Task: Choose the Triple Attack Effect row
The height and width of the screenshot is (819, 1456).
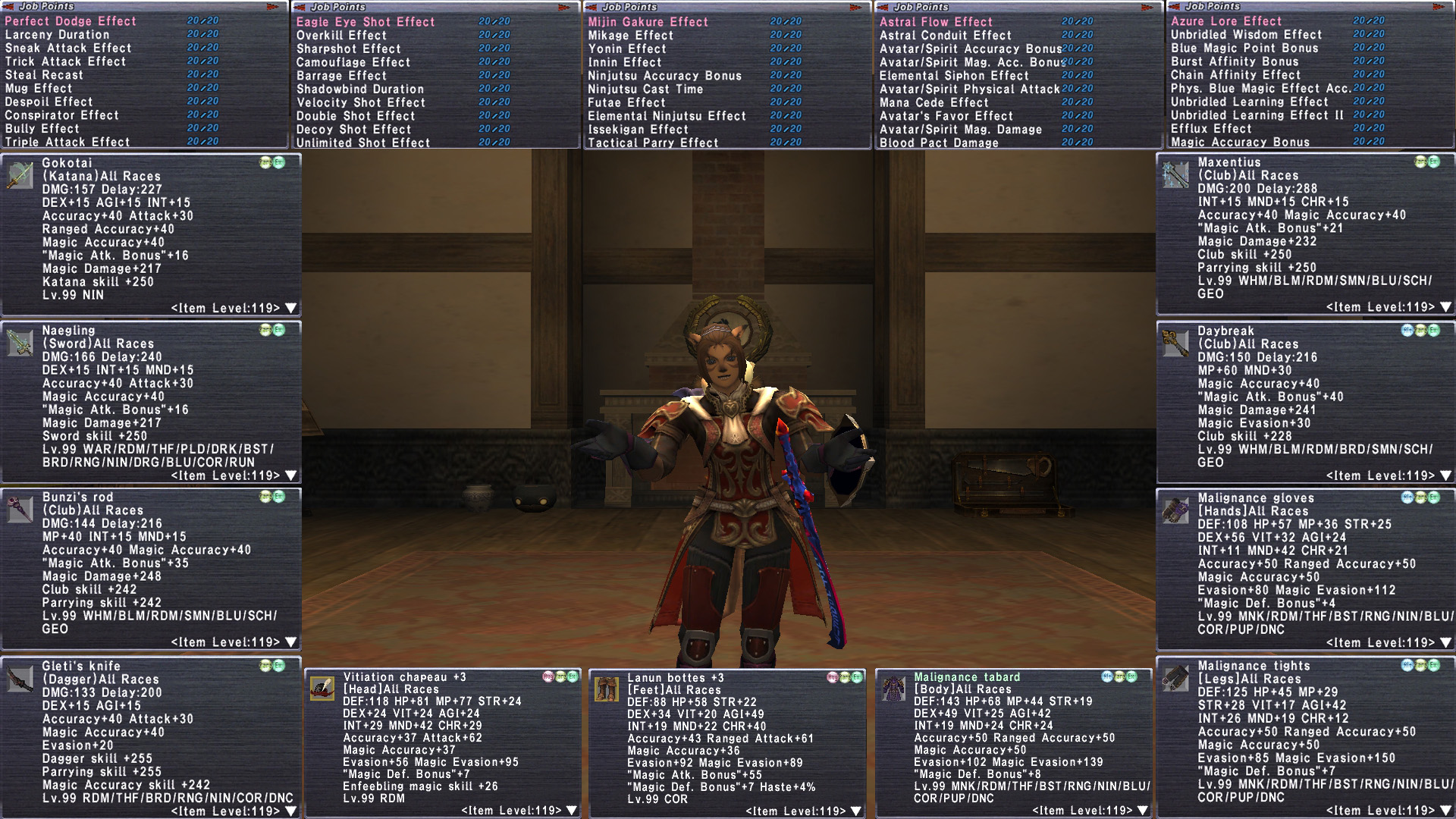Action: click(67, 142)
